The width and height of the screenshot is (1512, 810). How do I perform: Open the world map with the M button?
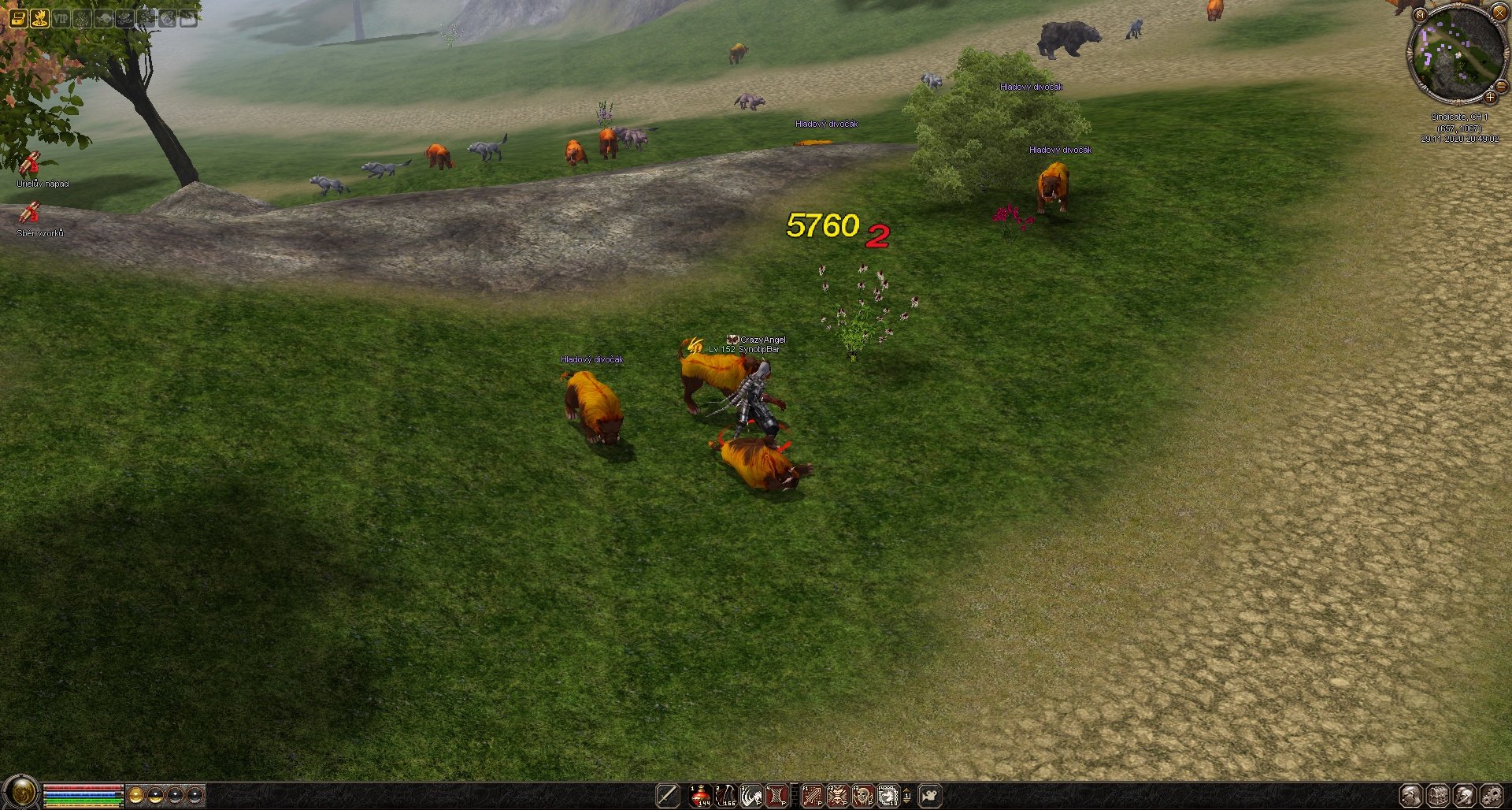coord(1420,15)
